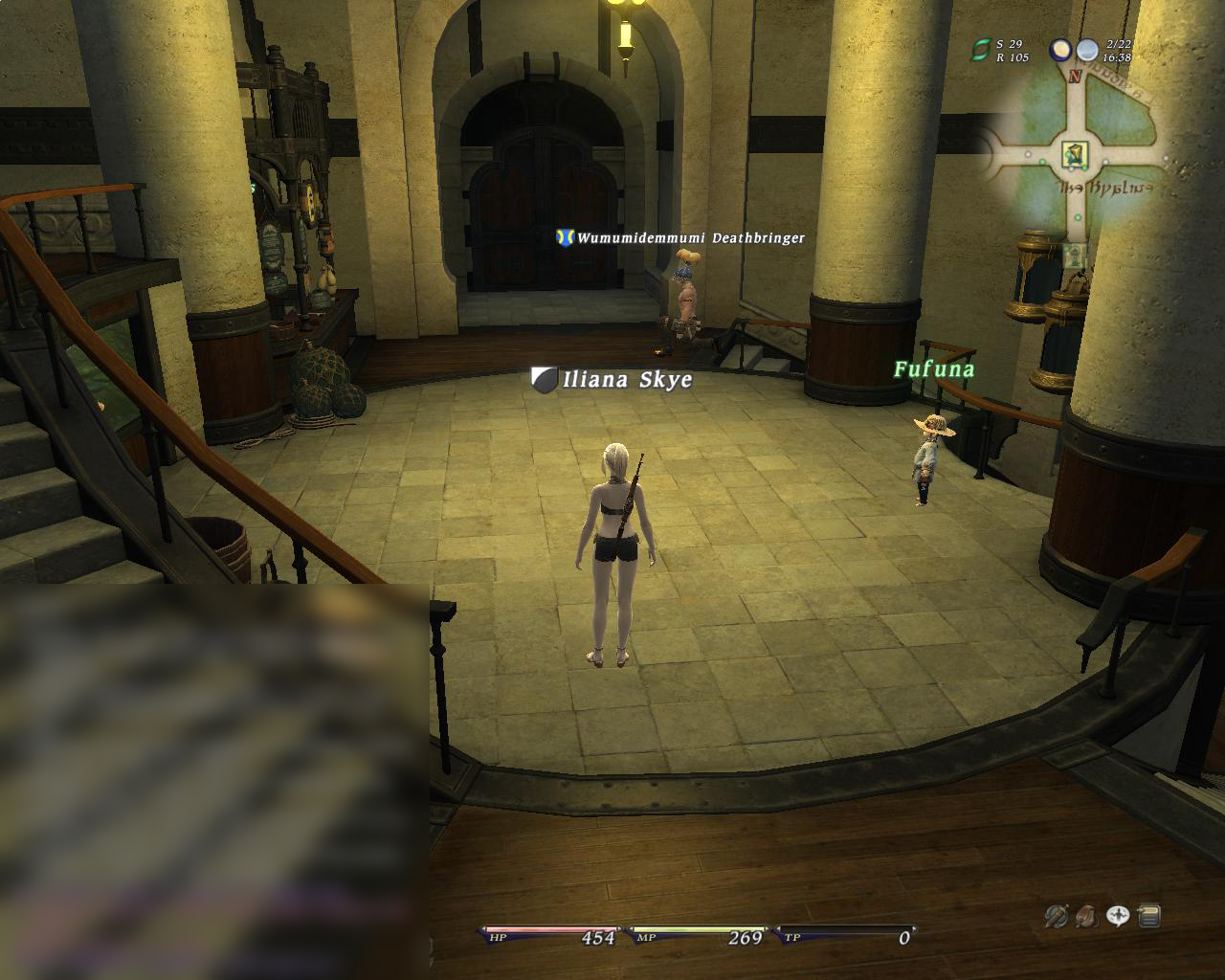
Task: Click the minimap in the corner
Action: point(1077,158)
